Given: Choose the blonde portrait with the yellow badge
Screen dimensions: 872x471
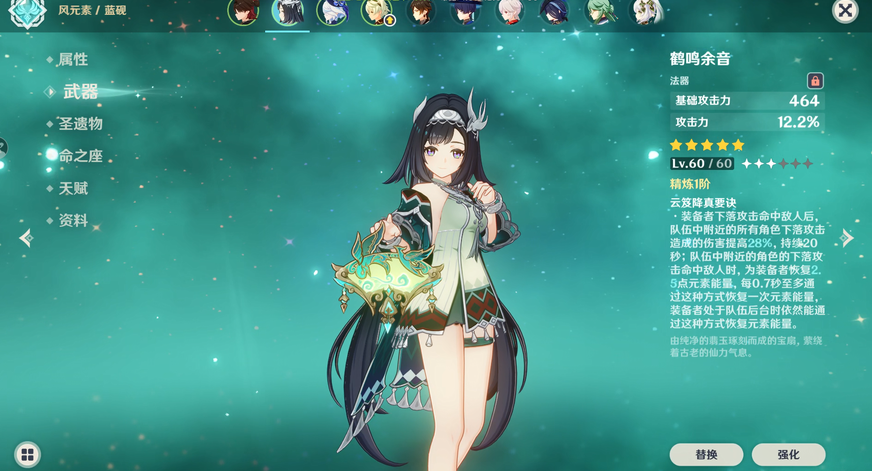Looking at the screenshot, I should point(378,12).
